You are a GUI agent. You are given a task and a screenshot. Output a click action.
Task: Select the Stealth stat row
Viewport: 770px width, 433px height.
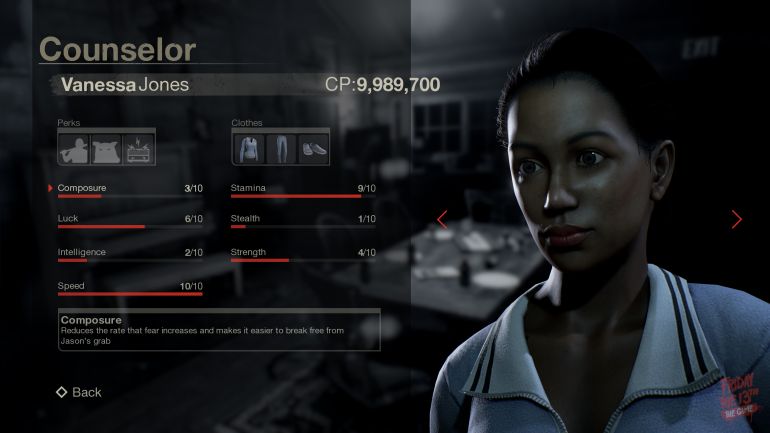click(x=303, y=220)
